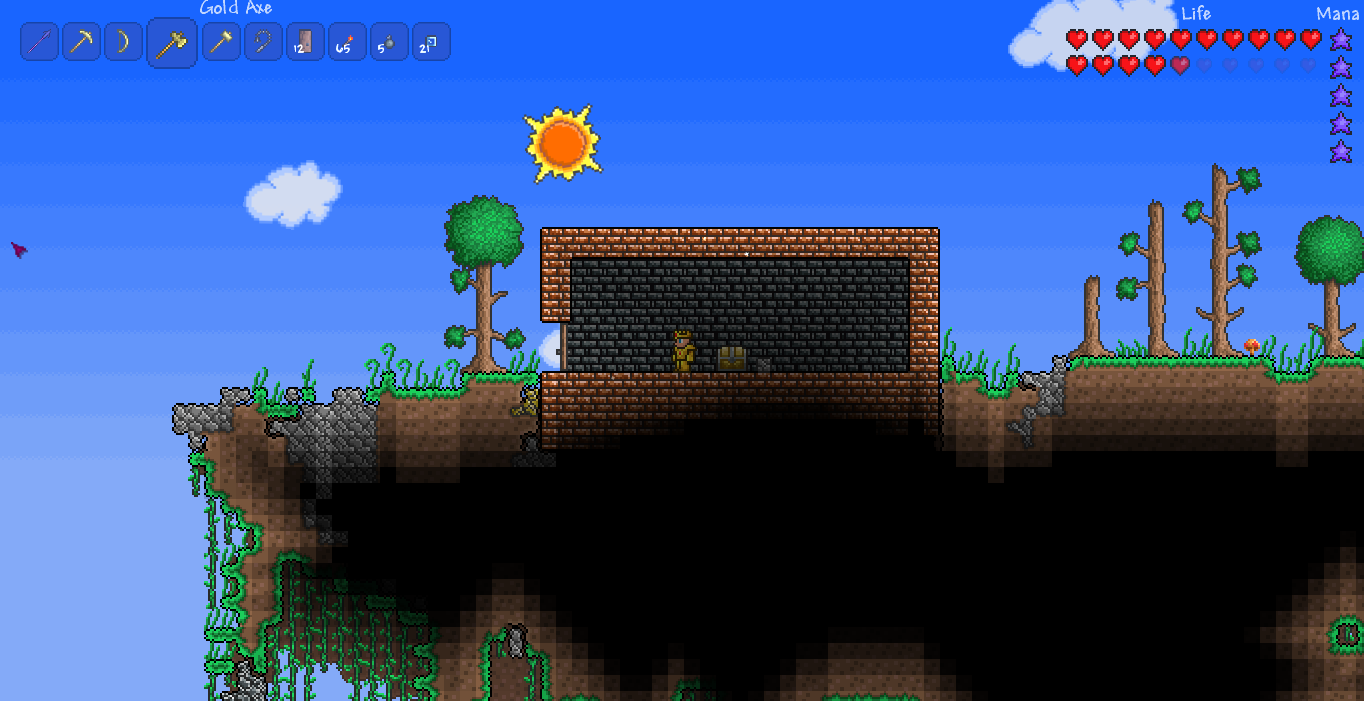Select the gold pickaxe slot

pyautogui.click(x=82, y=42)
